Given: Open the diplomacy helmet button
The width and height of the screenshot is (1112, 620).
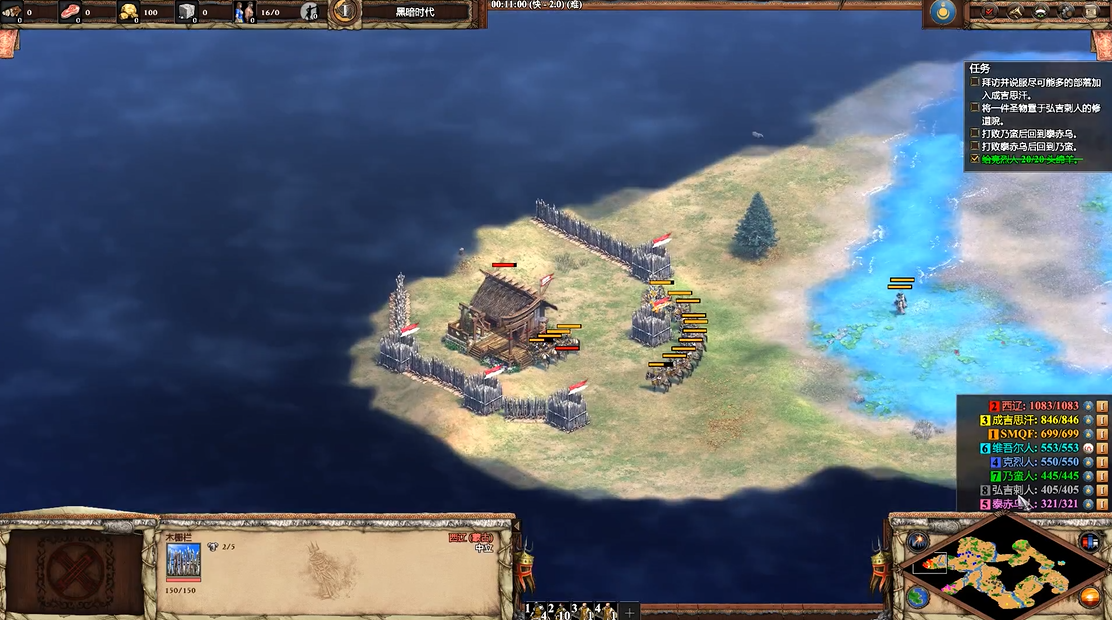Looking at the screenshot, I should pyautogui.click(x=1040, y=12).
